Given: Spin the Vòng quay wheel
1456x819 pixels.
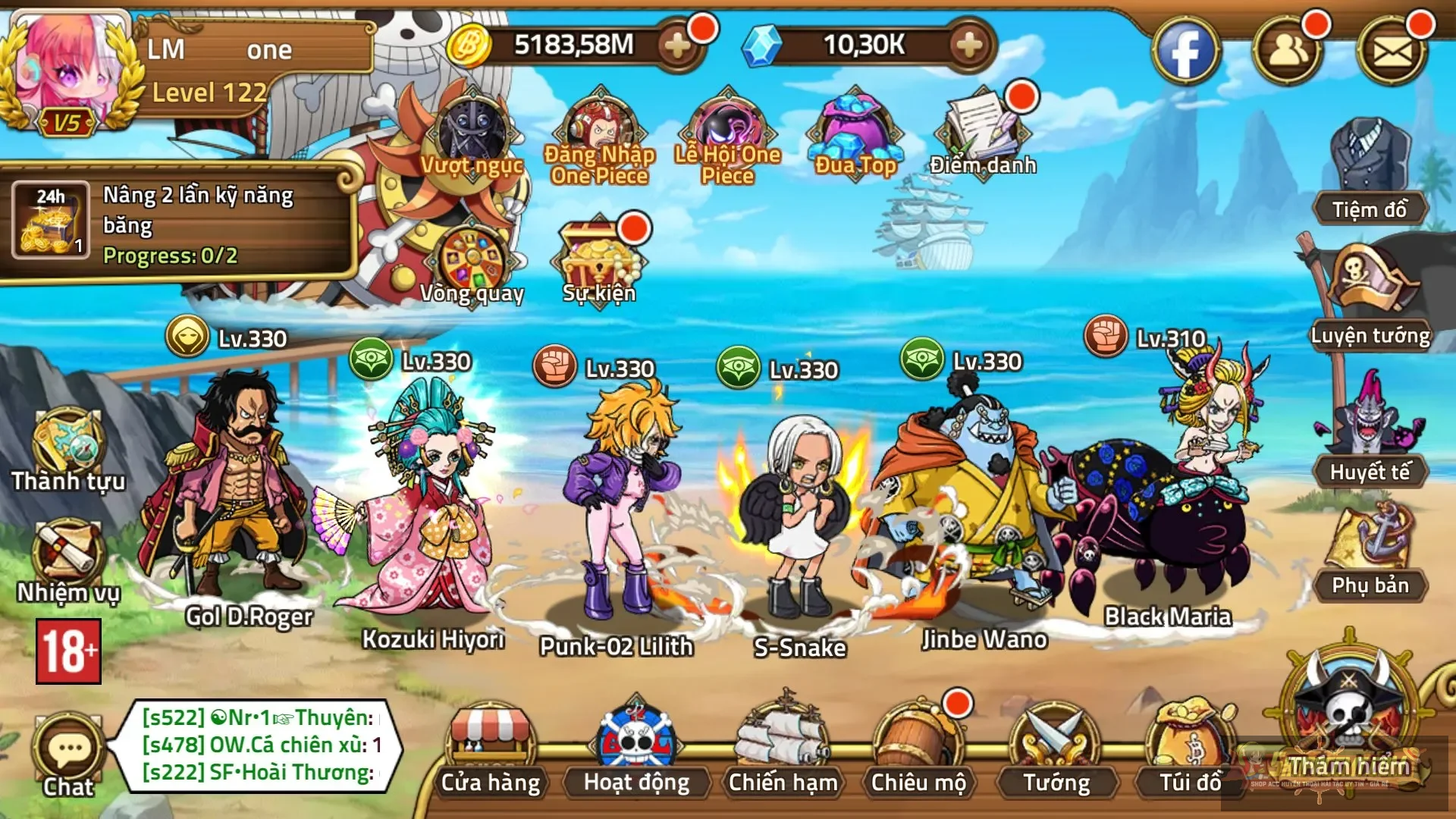Looking at the screenshot, I should click(472, 258).
